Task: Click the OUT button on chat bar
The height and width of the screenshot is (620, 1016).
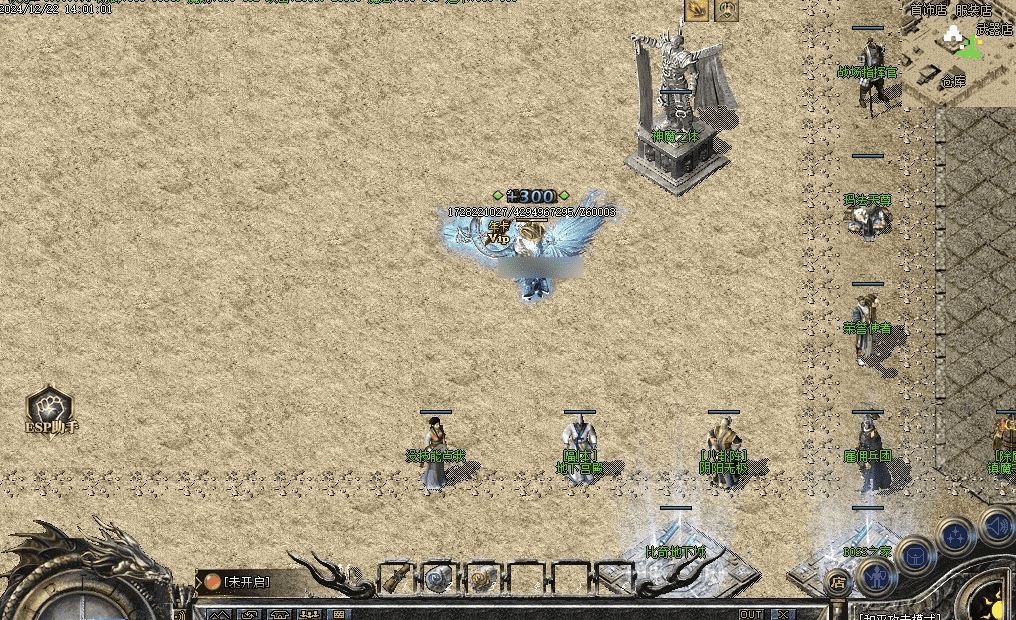Action: tap(751, 614)
